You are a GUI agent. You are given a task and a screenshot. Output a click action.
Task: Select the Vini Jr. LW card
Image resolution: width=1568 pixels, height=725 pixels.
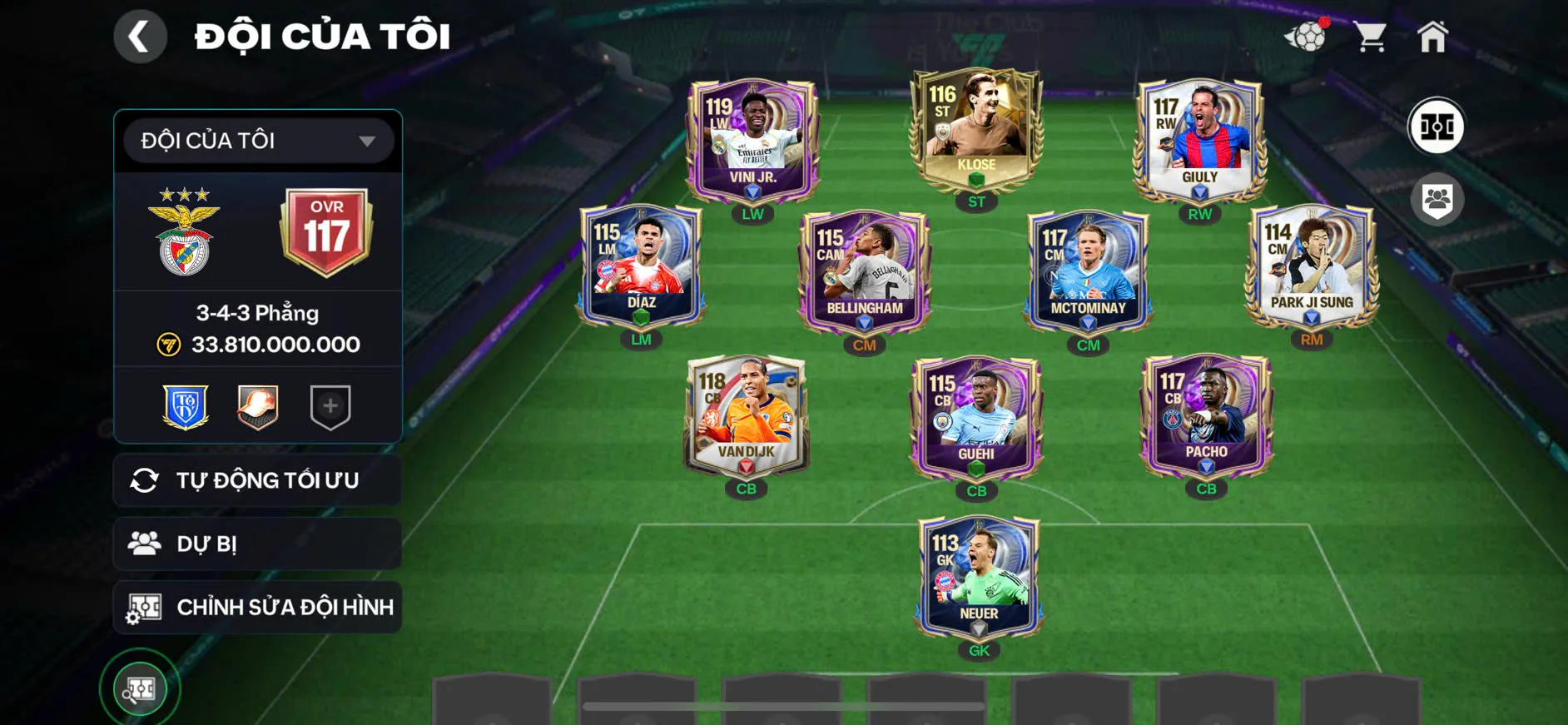point(752,142)
